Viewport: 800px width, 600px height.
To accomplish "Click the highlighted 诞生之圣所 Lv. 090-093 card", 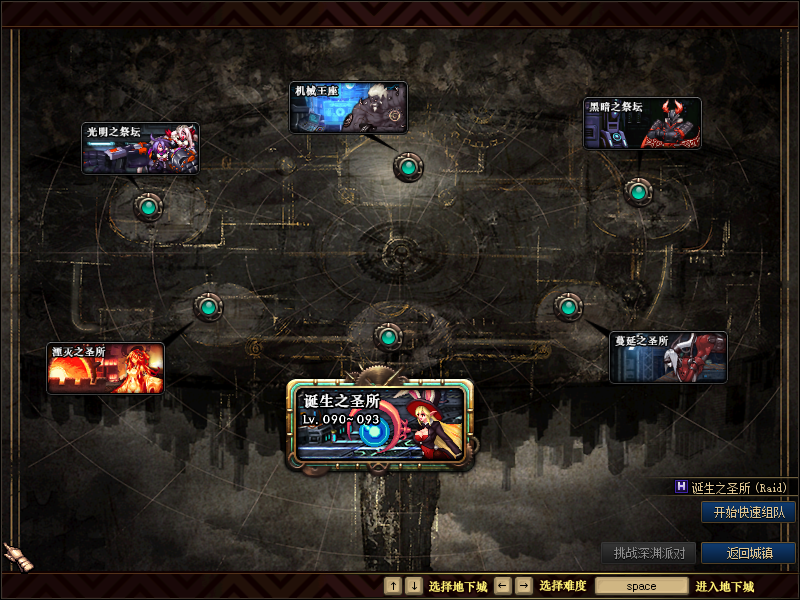I will (x=379, y=424).
